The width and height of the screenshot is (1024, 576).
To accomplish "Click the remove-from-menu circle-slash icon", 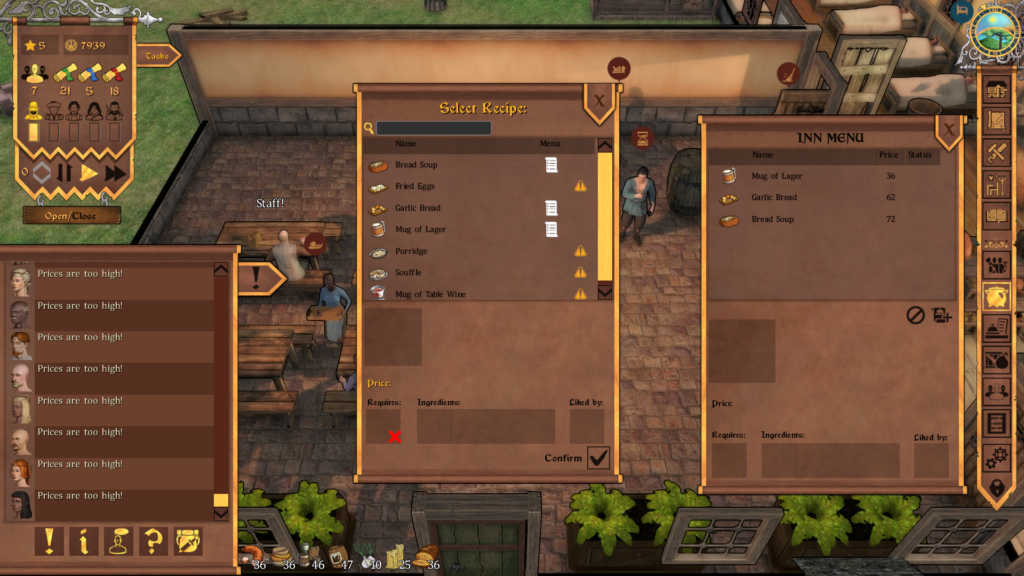I will pyautogui.click(x=915, y=315).
